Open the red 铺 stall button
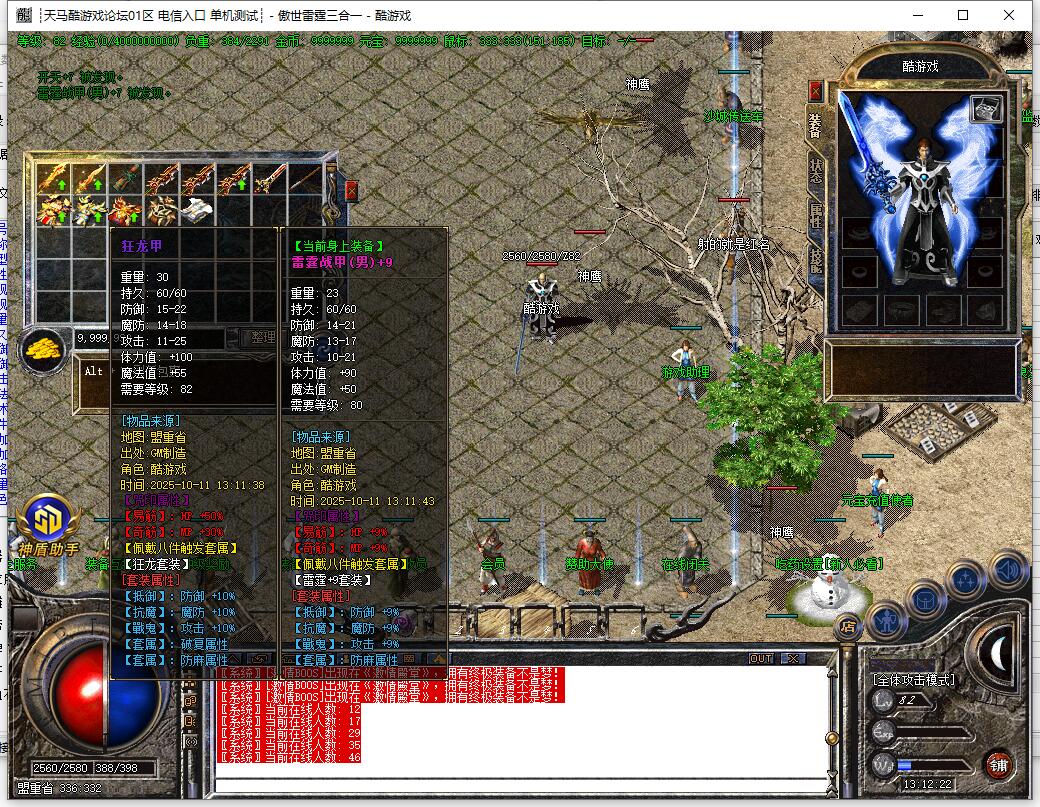 click(x=997, y=765)
